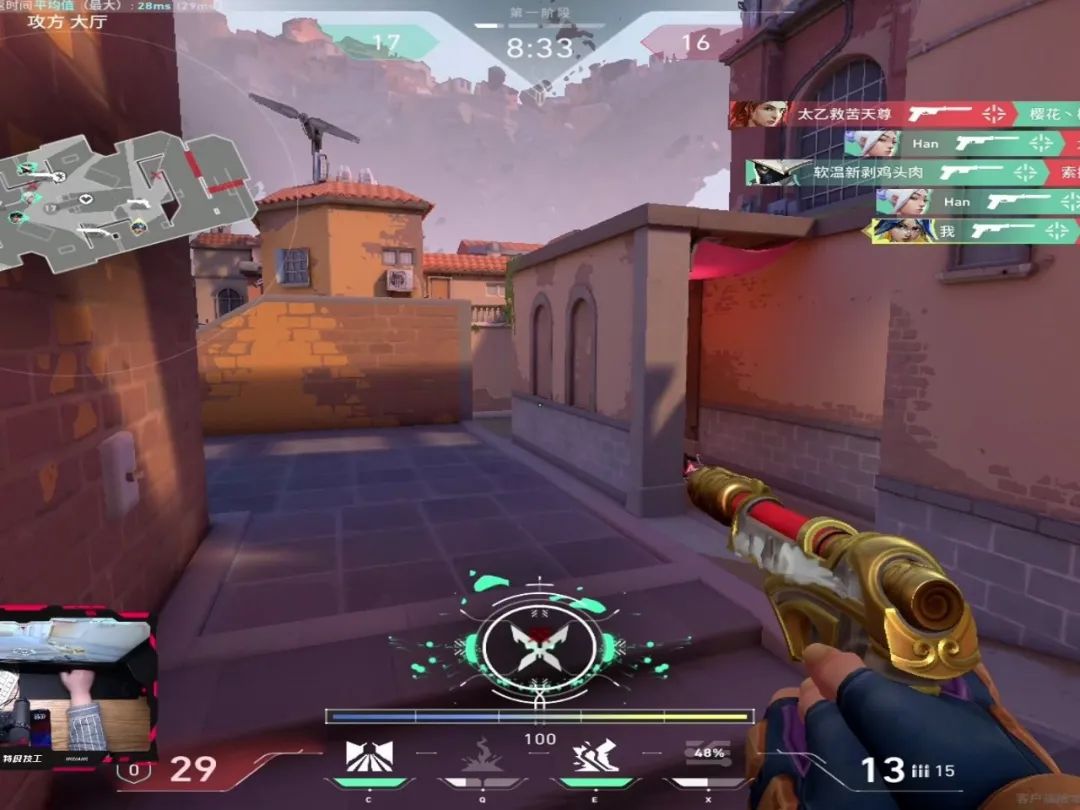Viewport: 1080px width, 810px height.
Task: Use the Relay Bolt flame-shaped ability
Action: [484, 756]
